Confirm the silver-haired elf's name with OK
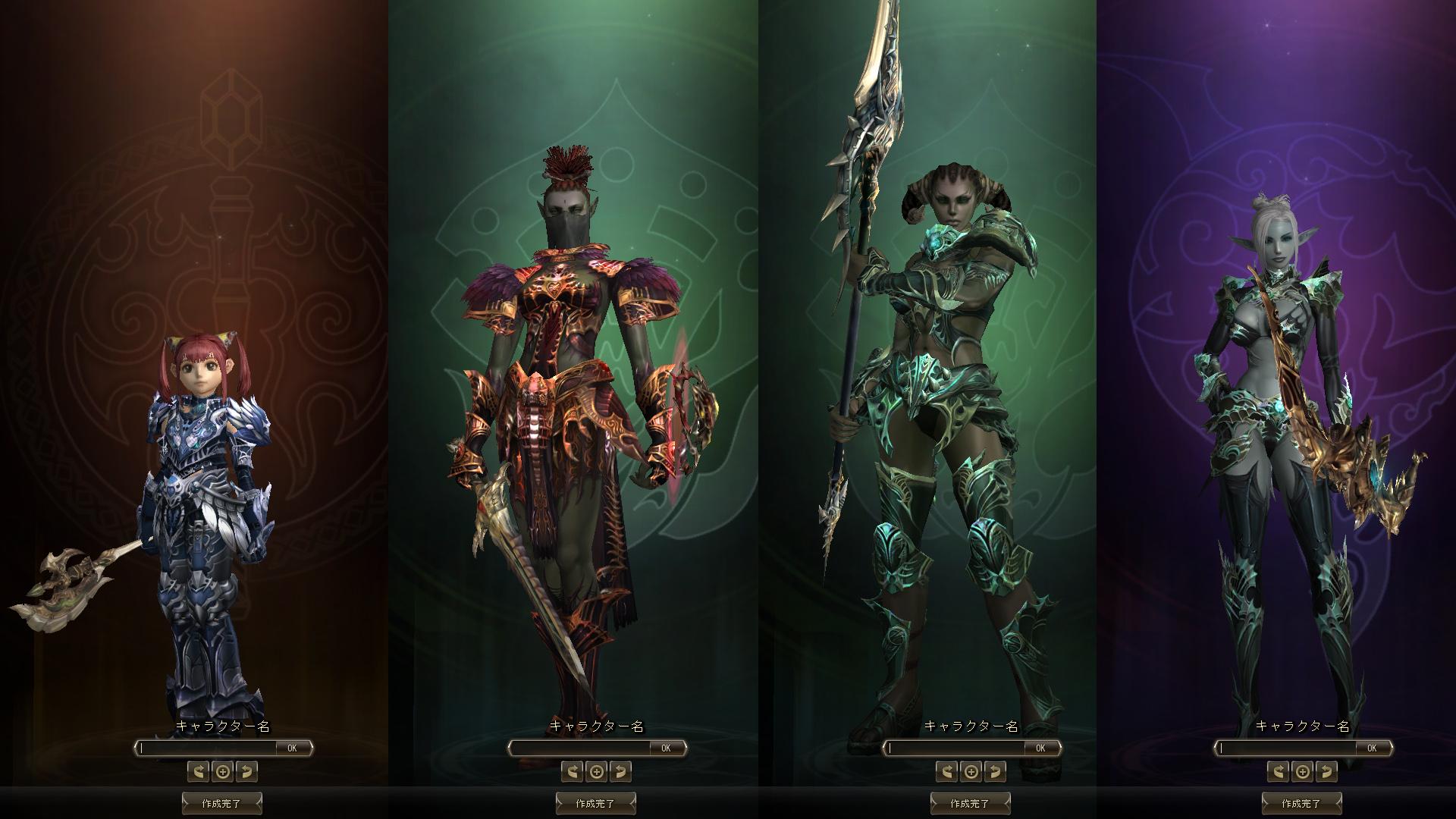This screenshot has height=819, width=1456. 1372,748
